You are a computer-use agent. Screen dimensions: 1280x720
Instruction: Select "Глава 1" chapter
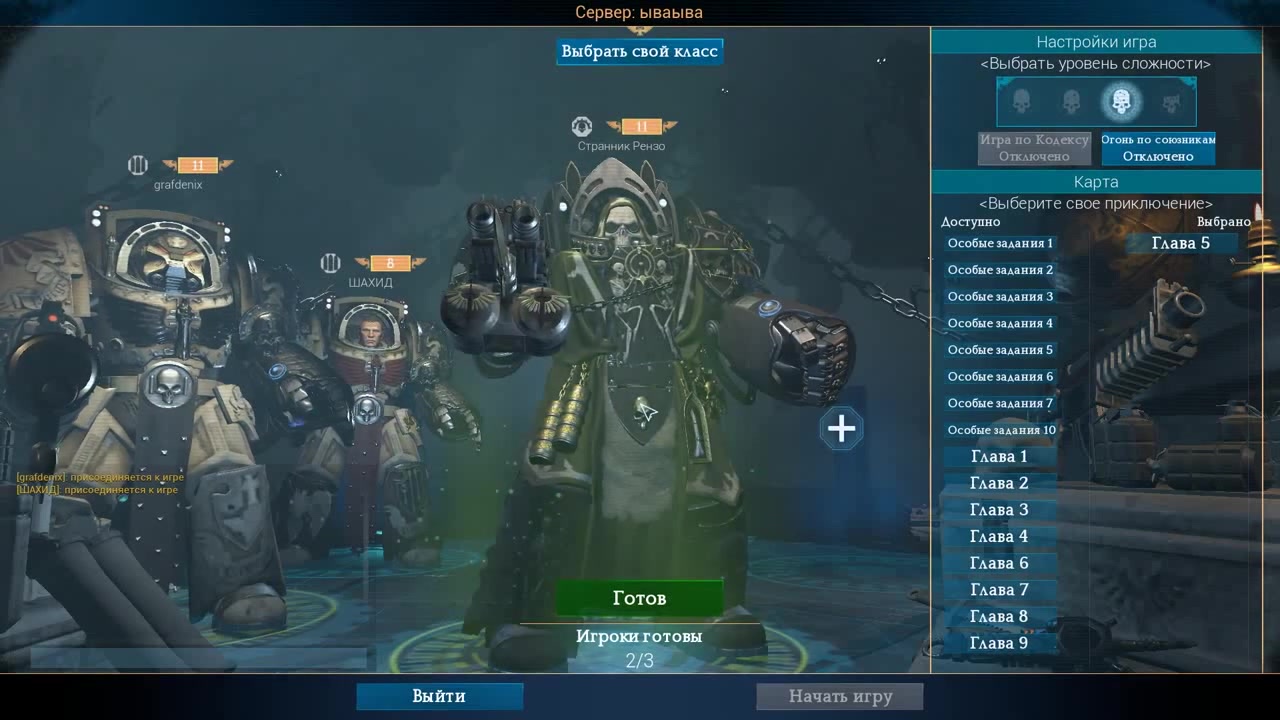coord(999,457)
